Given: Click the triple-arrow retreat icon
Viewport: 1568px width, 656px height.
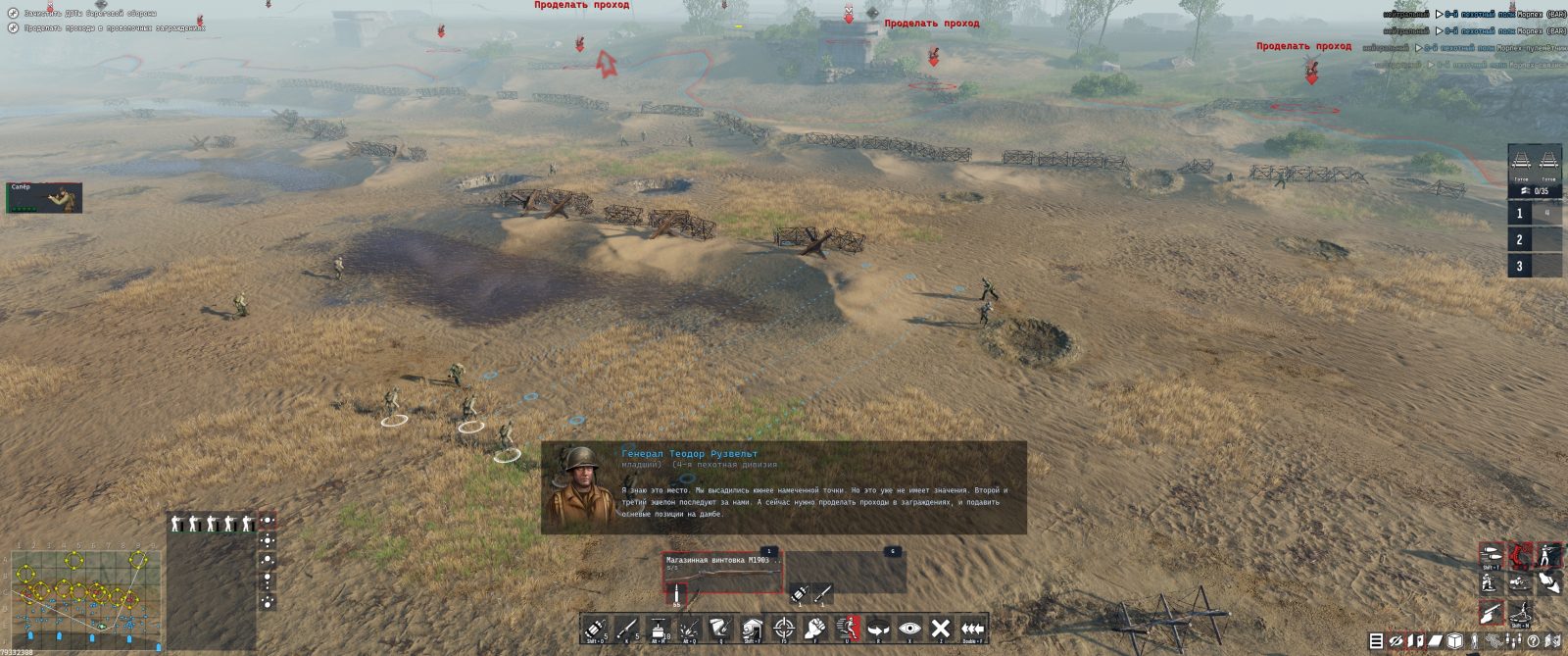Looking at the screenshot, I should [x=972, y=629].
